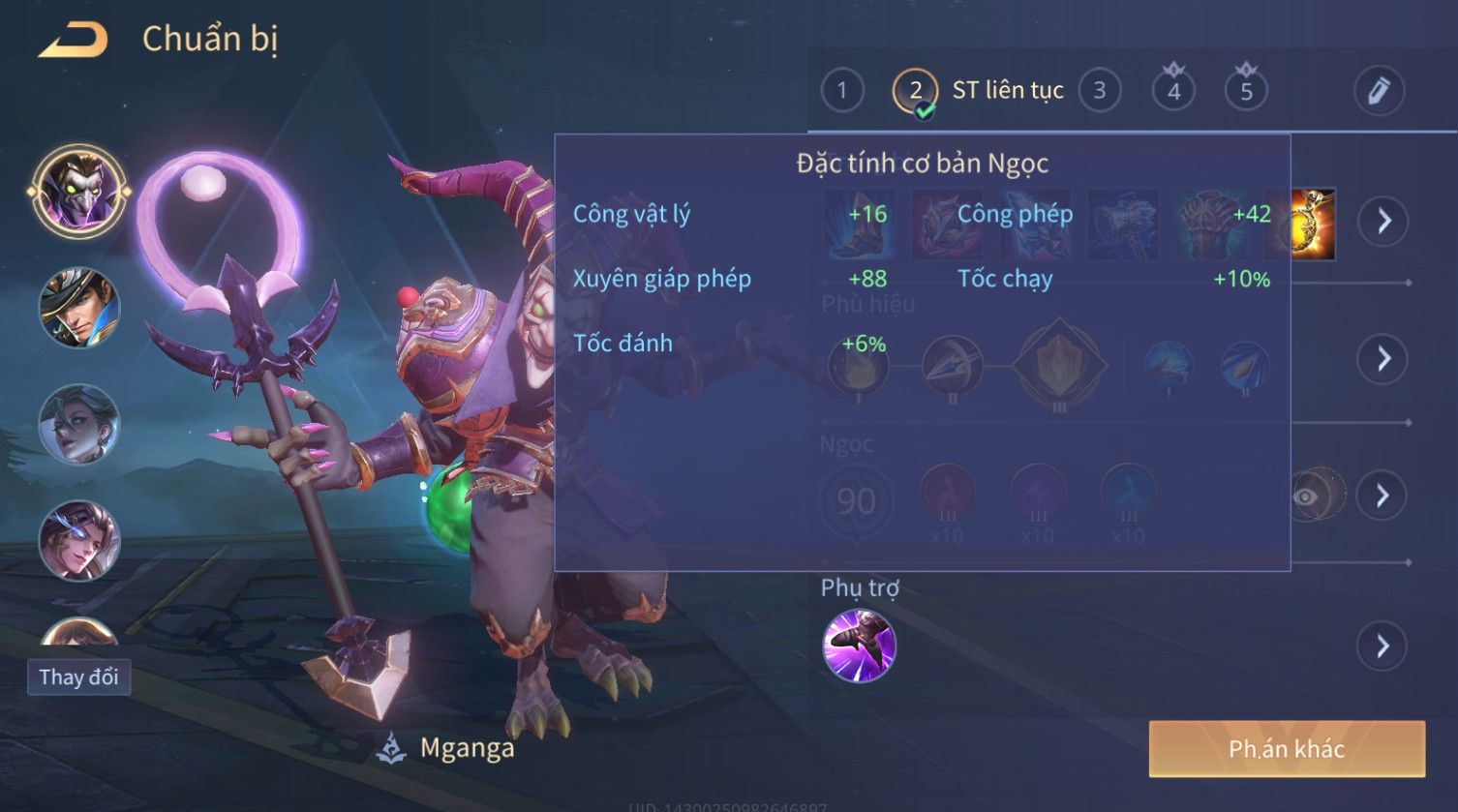Edit the loadout with pencil icon
This screenshot has width=1458, height=812.
pyautogui.click(x=1378, y=91)
